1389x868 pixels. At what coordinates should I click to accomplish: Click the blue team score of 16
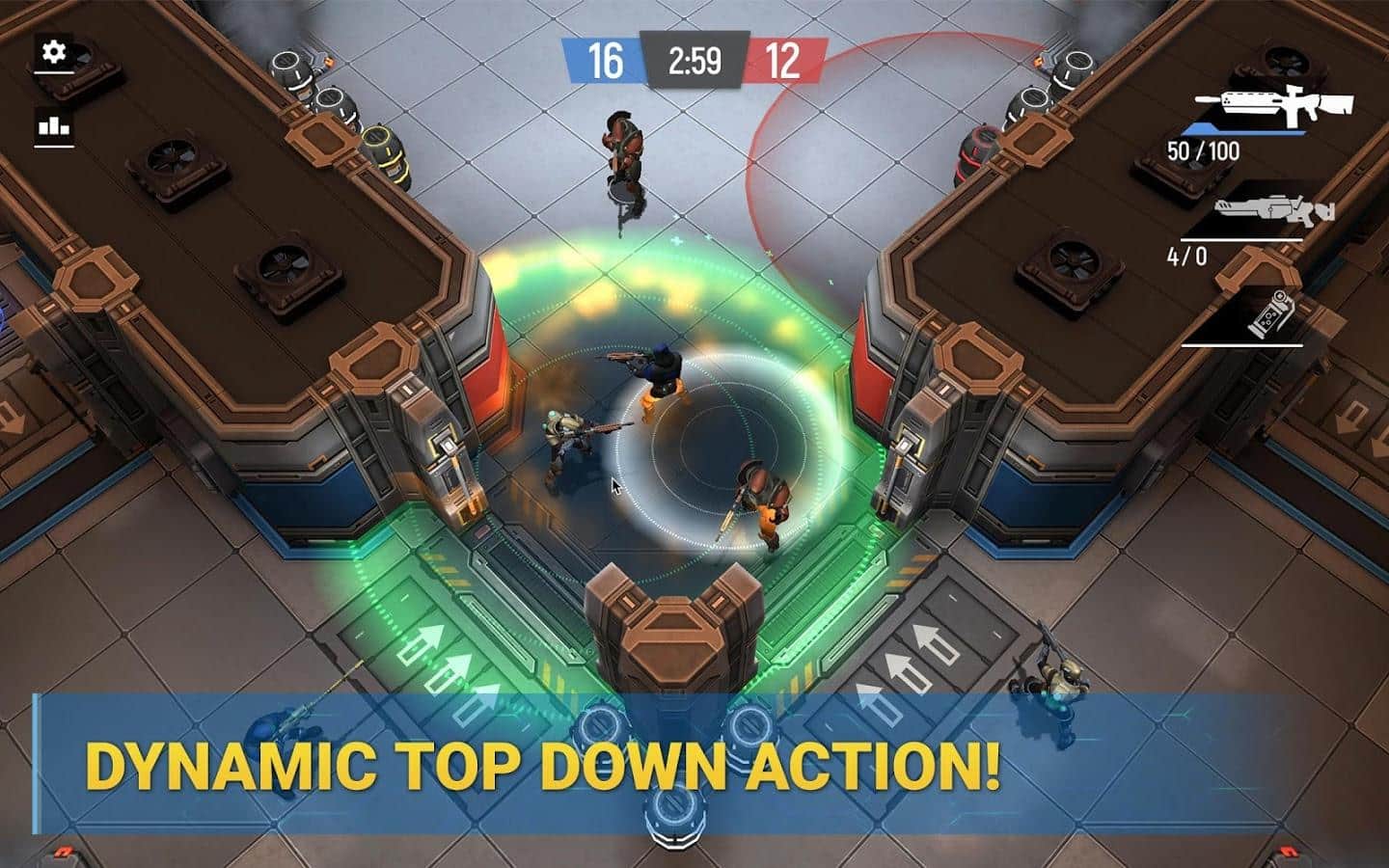[x=604, y=60]
